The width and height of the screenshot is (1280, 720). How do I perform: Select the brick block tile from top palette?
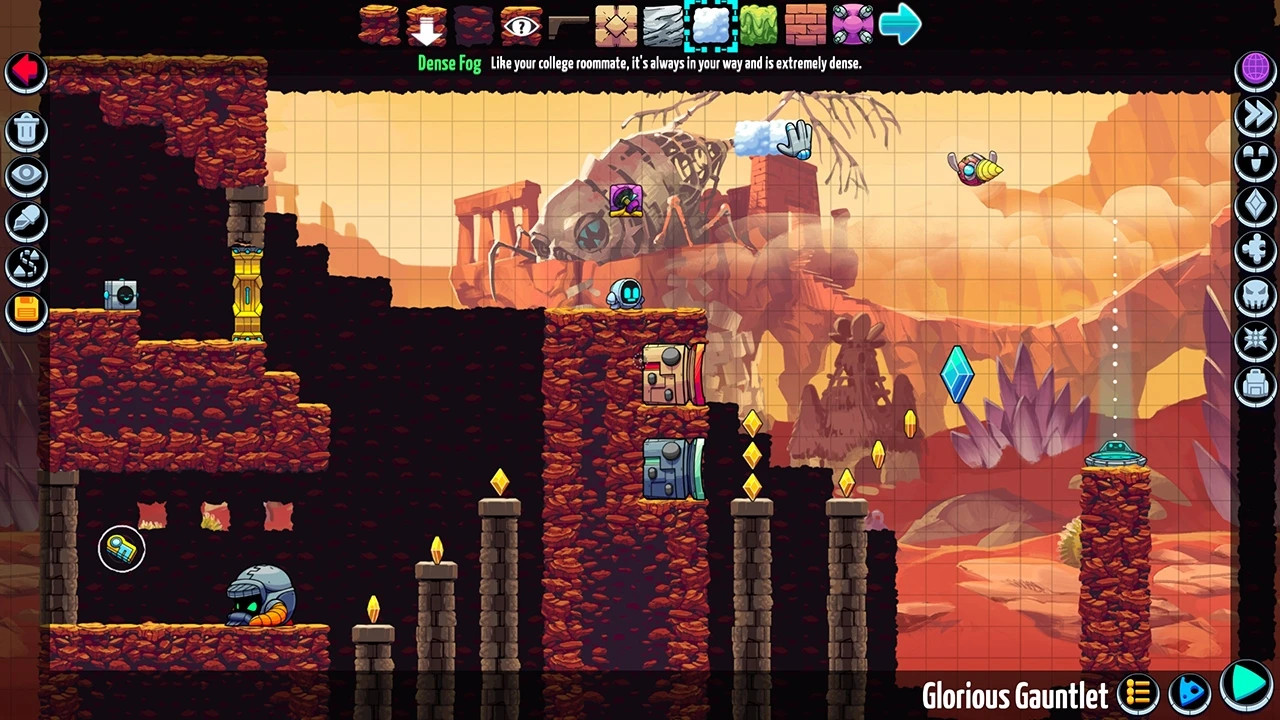point(806,26)
